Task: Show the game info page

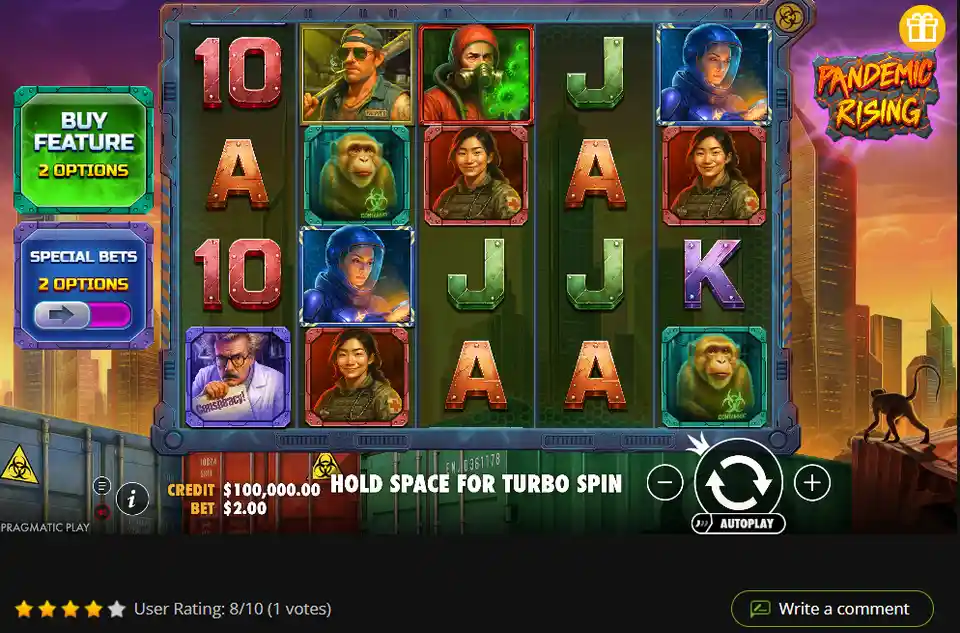Action: point(132,497)
